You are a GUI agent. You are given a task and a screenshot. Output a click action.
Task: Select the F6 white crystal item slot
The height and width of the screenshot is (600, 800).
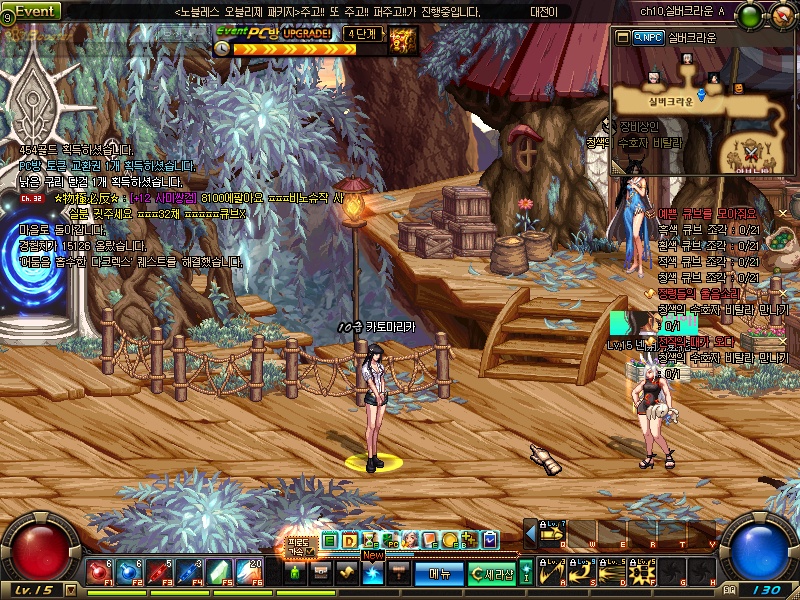pyautogui.click(x=252, y=572)
